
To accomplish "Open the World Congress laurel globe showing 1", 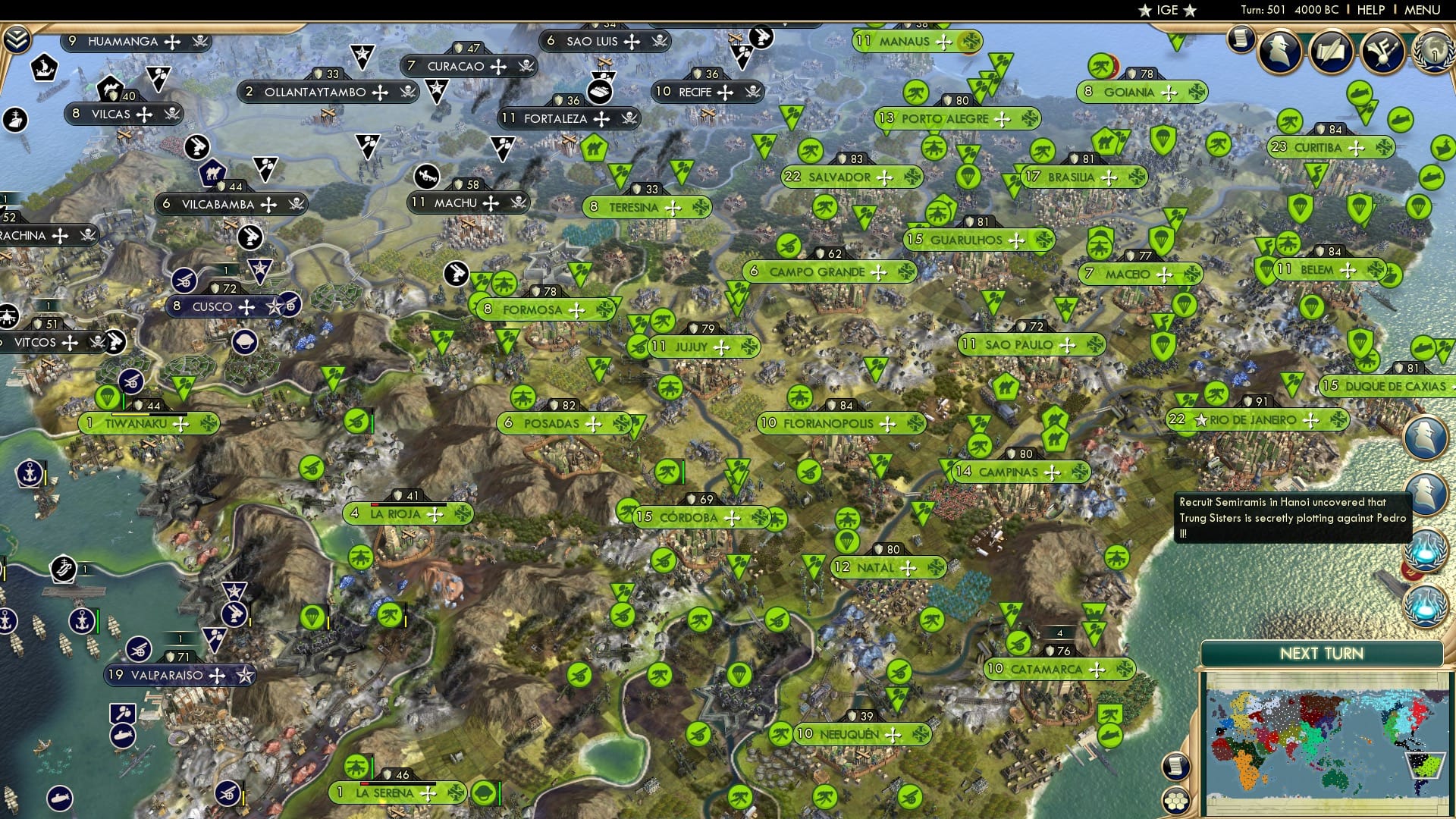I will 1439,53.
